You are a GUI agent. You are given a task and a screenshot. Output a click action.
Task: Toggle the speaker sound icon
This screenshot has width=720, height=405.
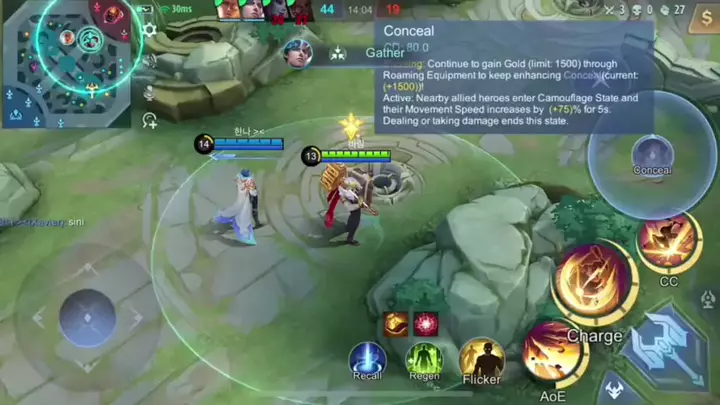tap(150, 61)
